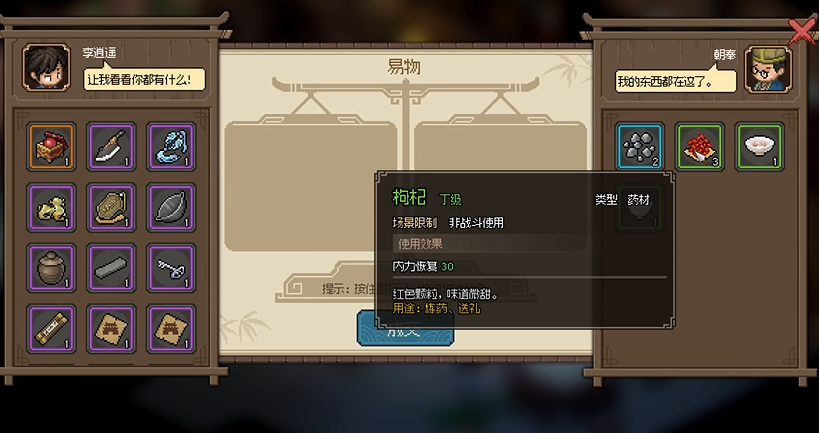Select the gray iron bar item
Viewport: 819px width, 433px height.
point(112,268)
